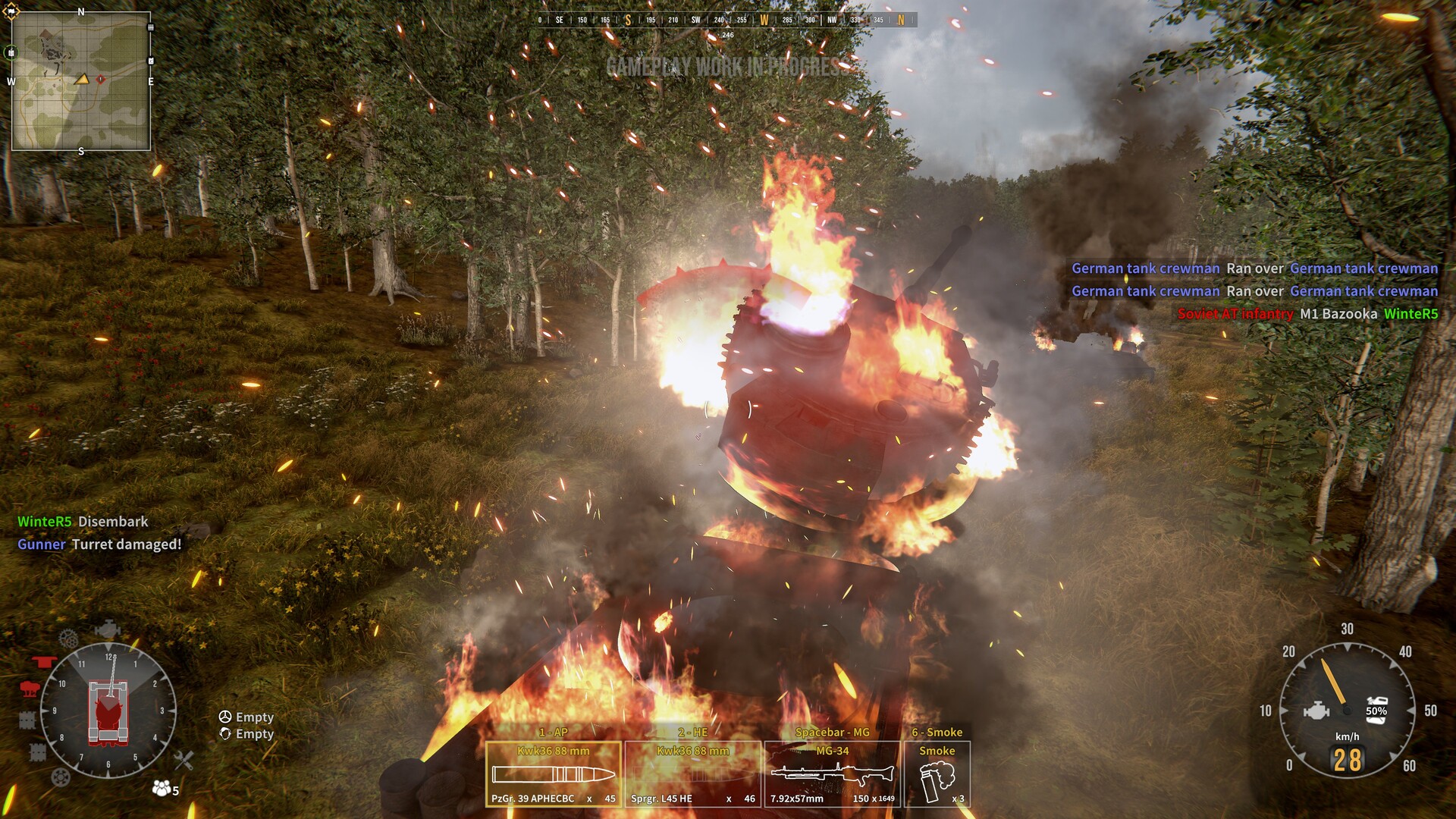Click the drive wheel icon below the damage panel
Viewport: 1456px width, 819px height.
(60, 778)
